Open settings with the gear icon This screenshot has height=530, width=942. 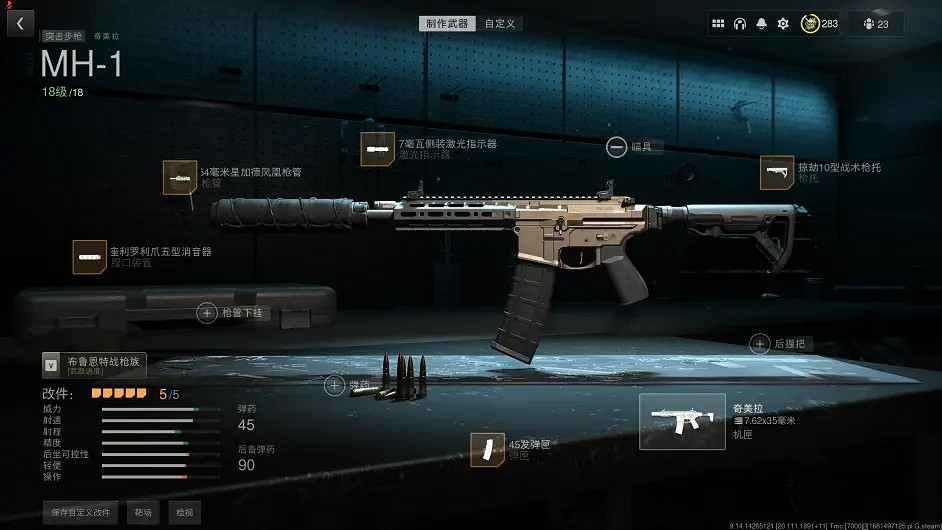783,23
